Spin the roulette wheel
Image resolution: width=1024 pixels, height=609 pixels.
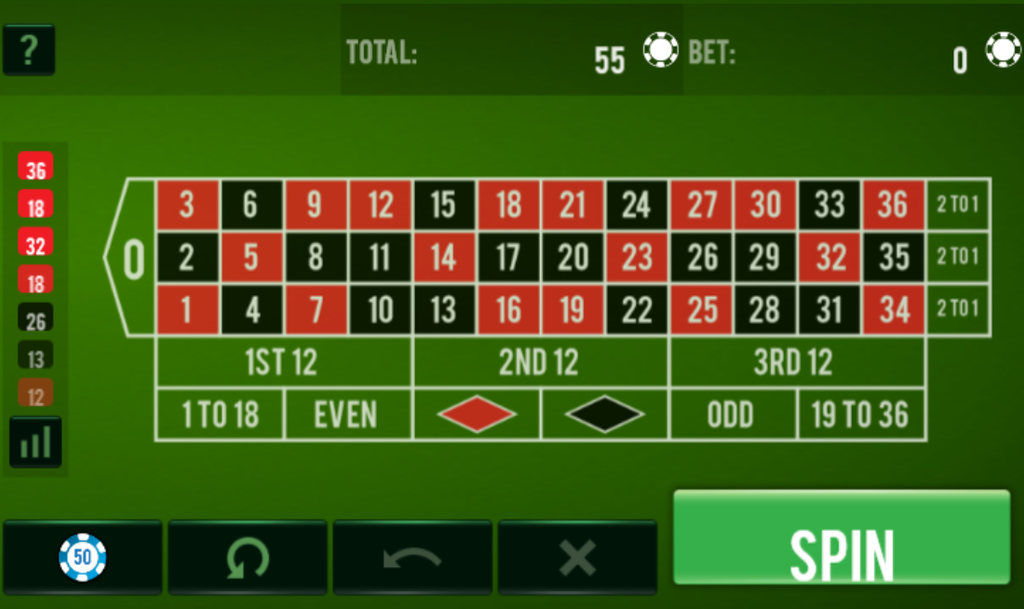tap(841, 538)
